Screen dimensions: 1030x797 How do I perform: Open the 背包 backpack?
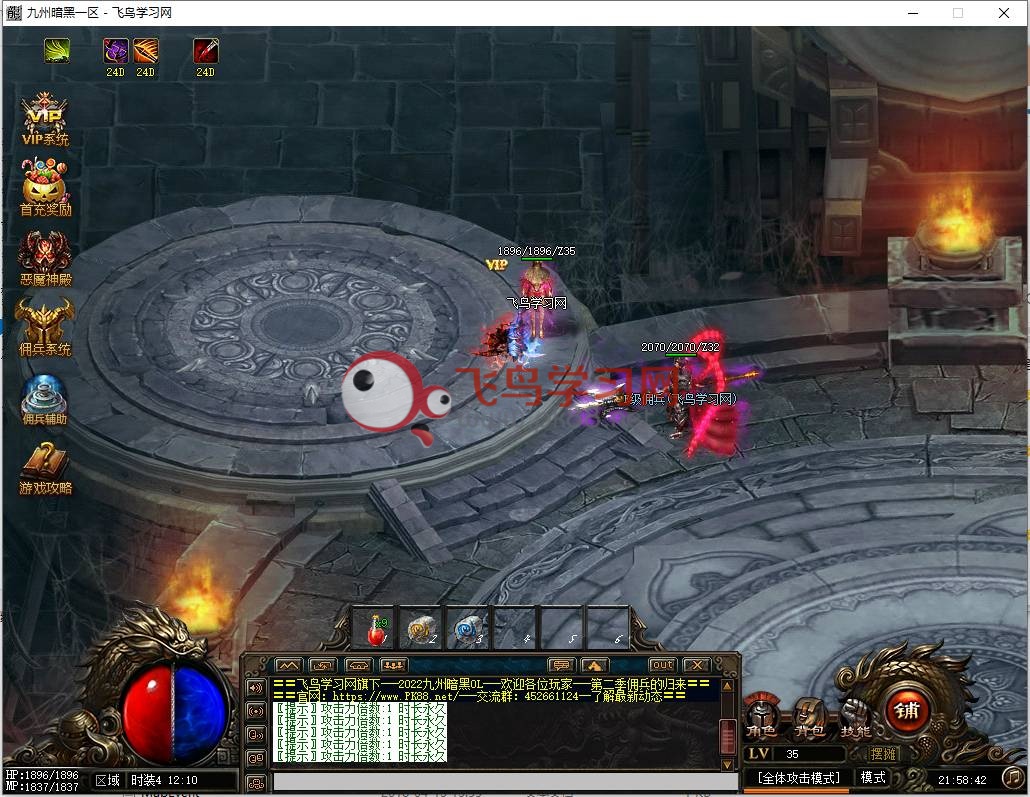808,716
